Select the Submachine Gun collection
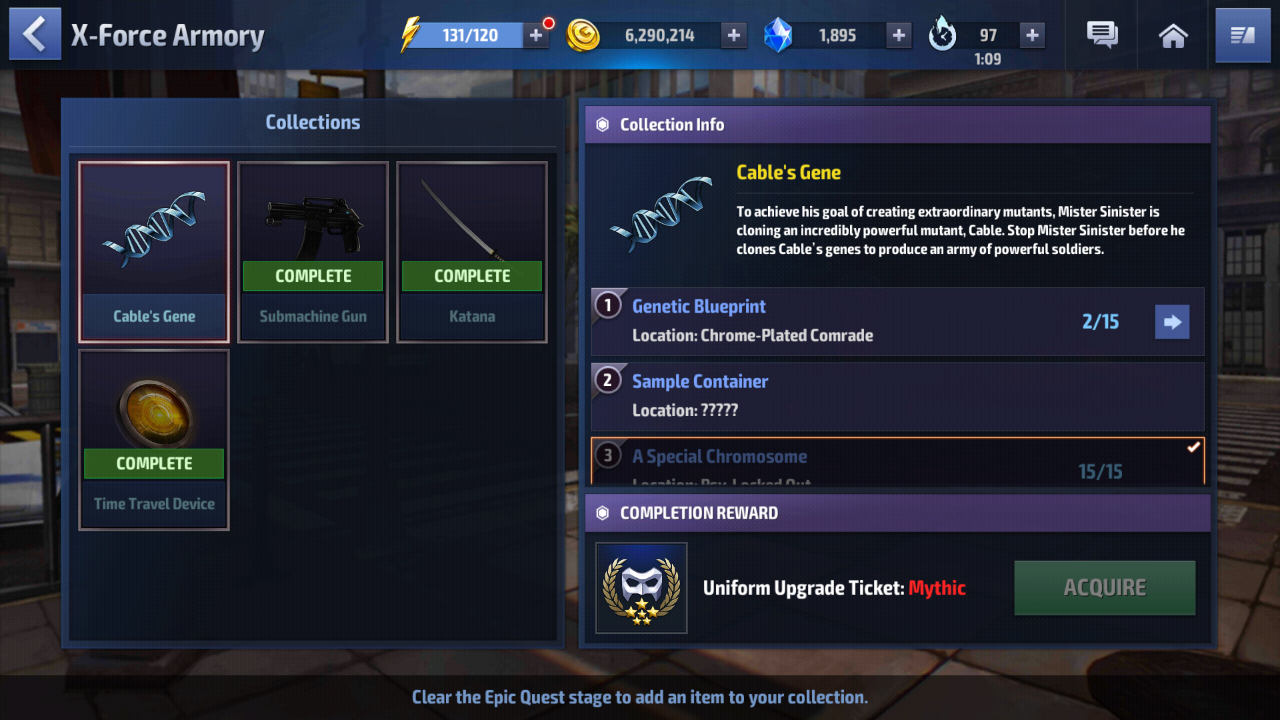The height and width of the screenshot is (720, 1280). pos(313,252)
